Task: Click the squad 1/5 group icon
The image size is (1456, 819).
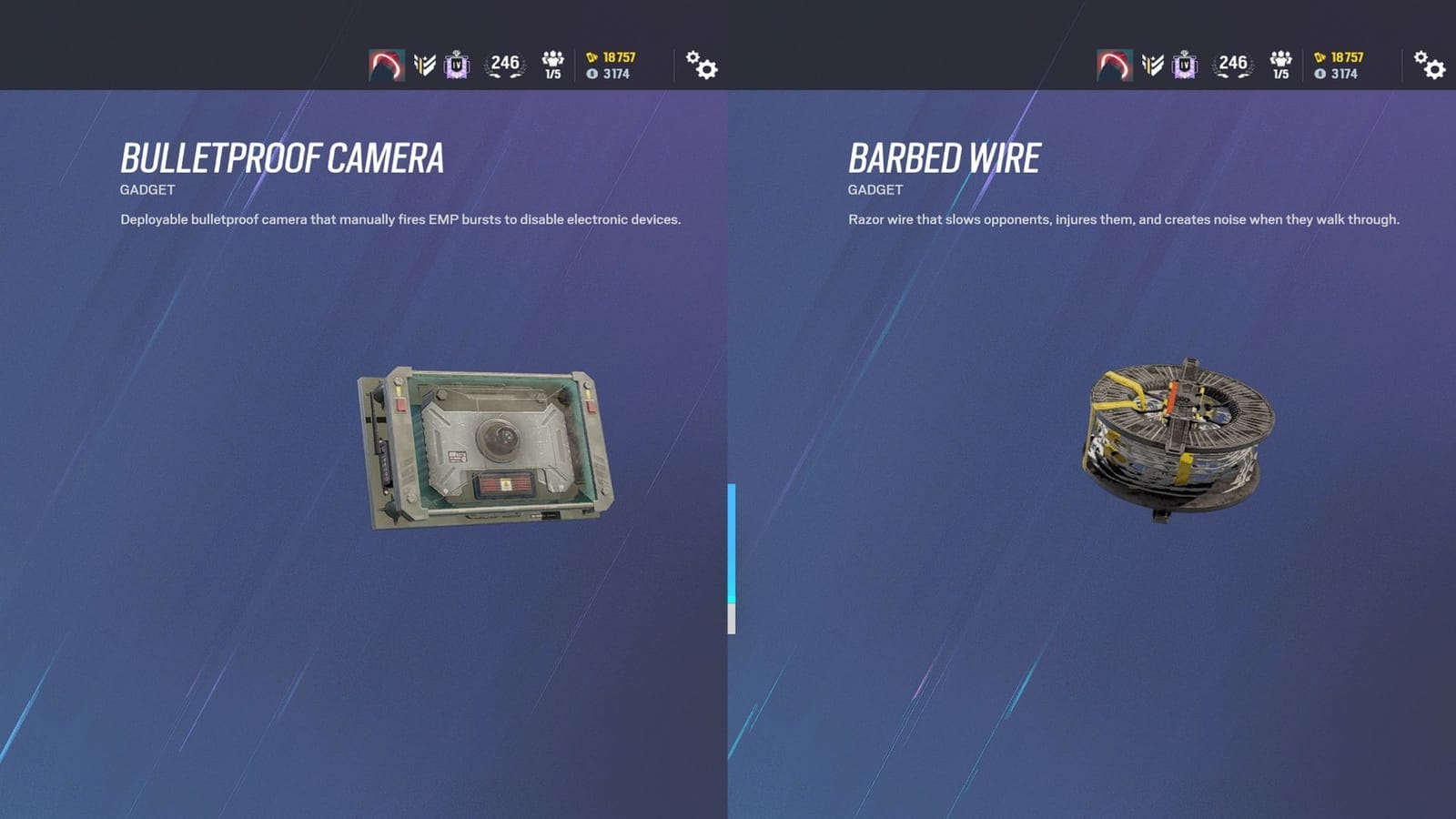Action: (x=553, y=65)
